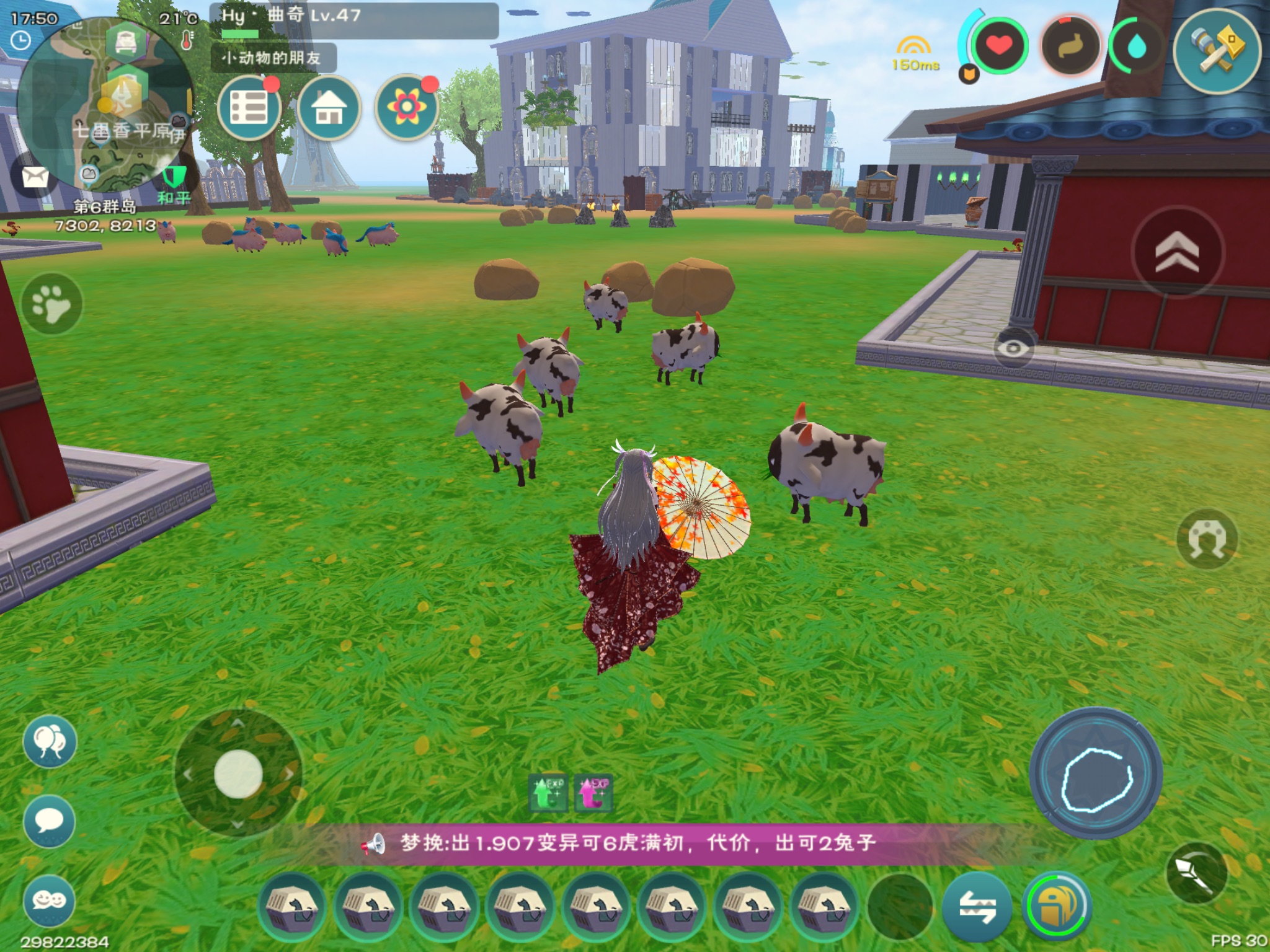Tap the balloons icon button

click(50, 741)
